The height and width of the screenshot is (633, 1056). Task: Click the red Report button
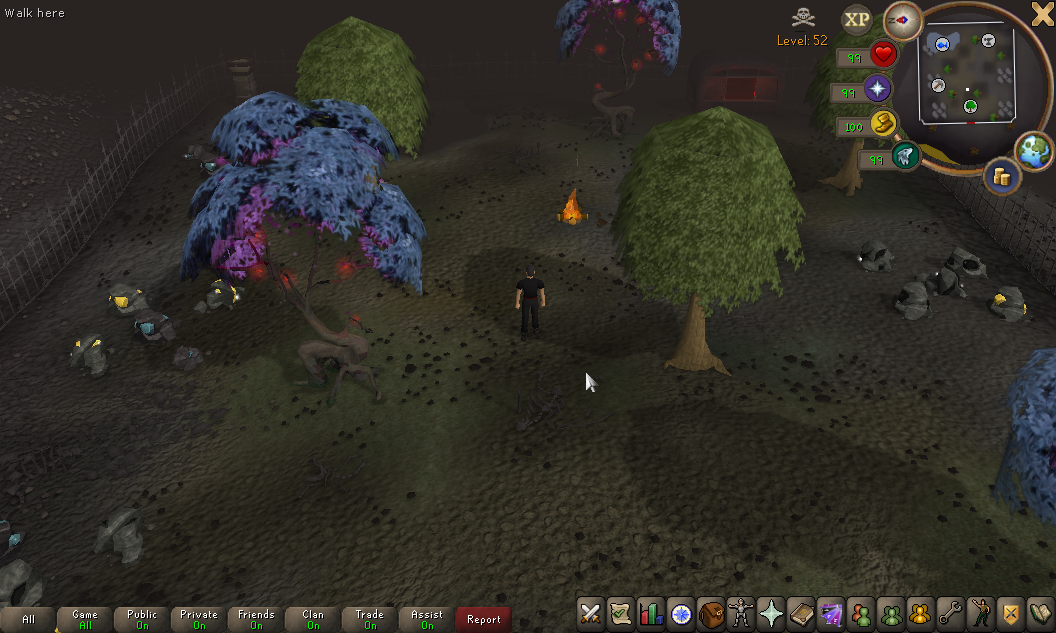pos(484,619)
